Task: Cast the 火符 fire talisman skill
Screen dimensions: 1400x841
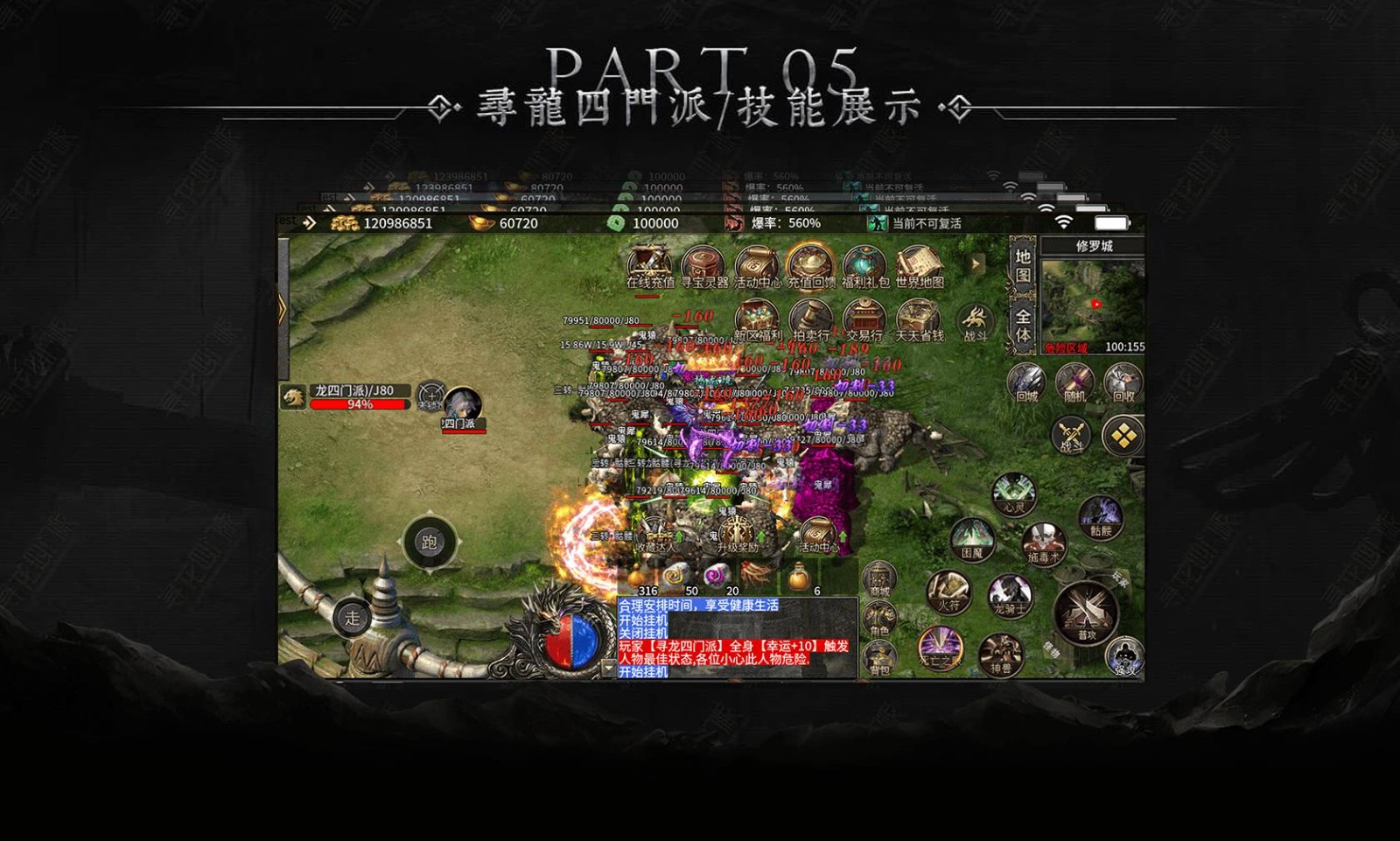Action: 948,592
